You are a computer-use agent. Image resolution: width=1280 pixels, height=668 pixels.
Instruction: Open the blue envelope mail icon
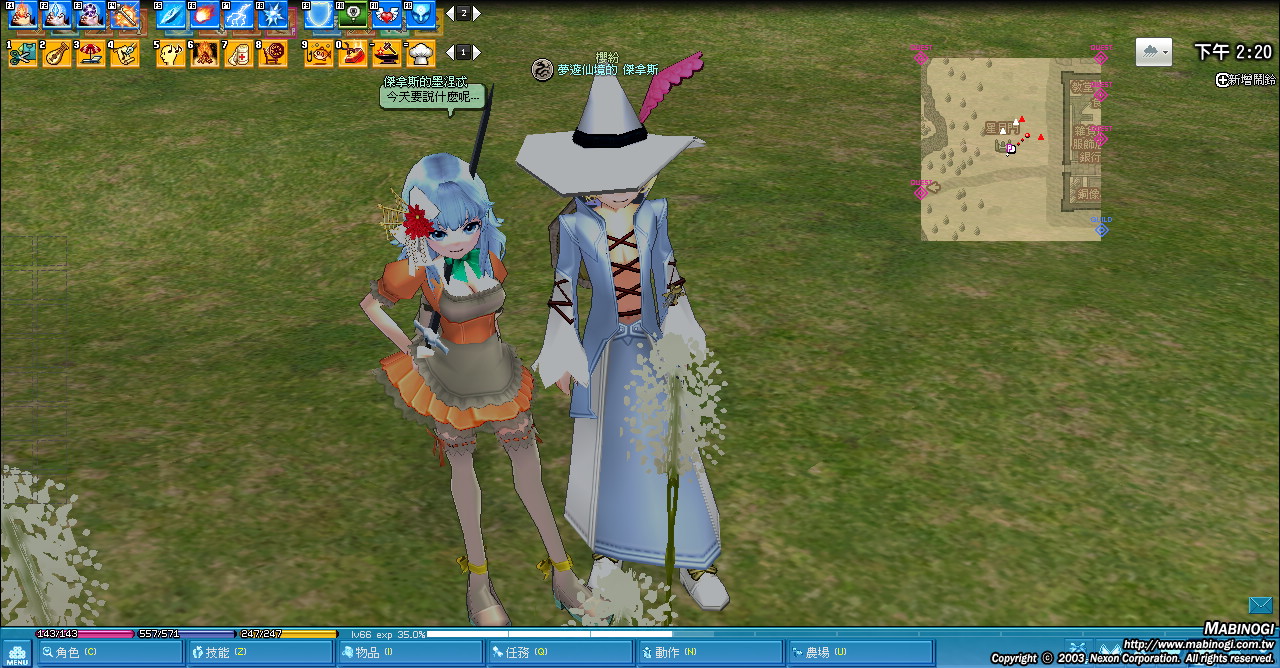1260,605
